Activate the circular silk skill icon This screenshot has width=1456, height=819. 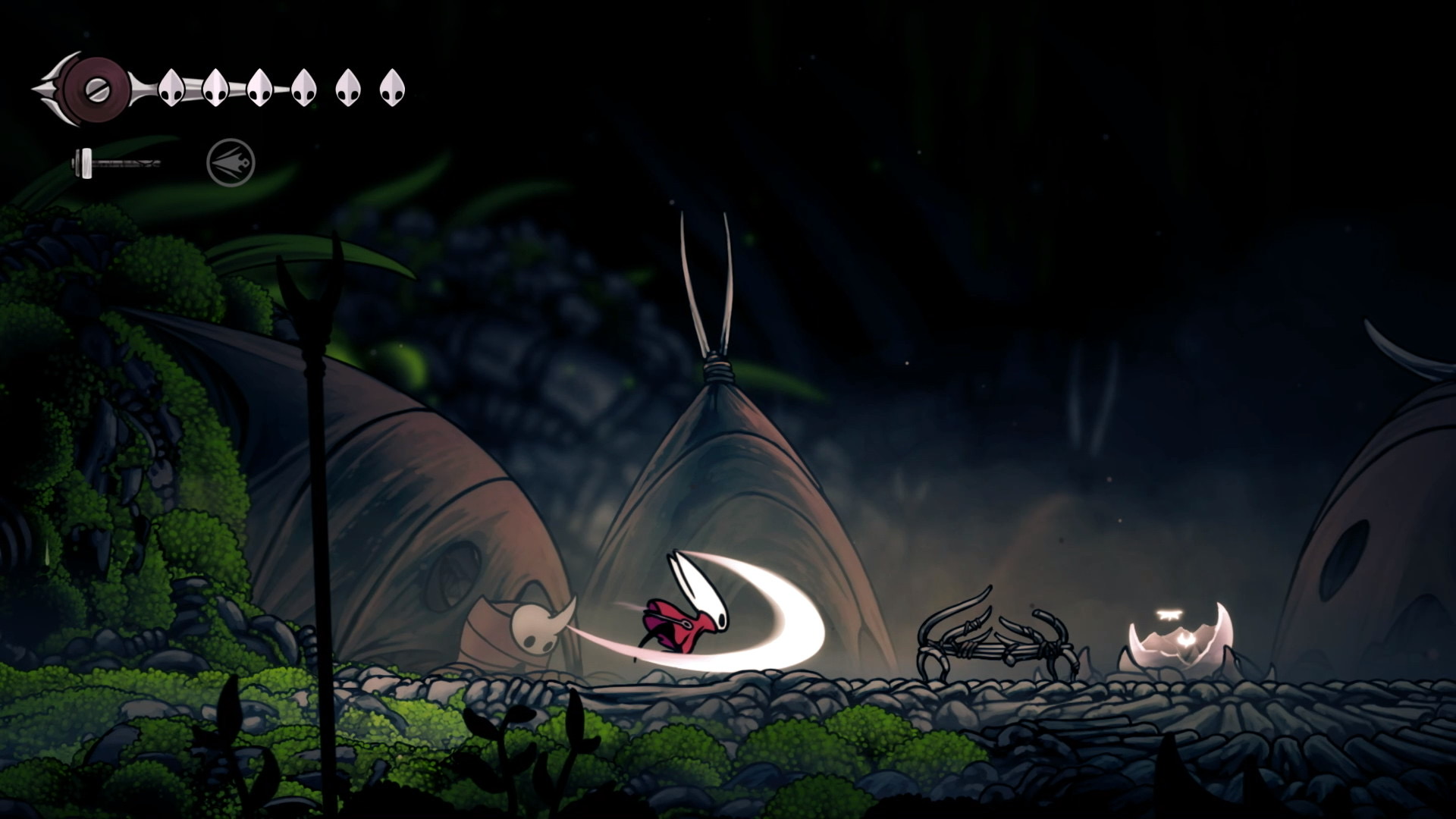231,162
